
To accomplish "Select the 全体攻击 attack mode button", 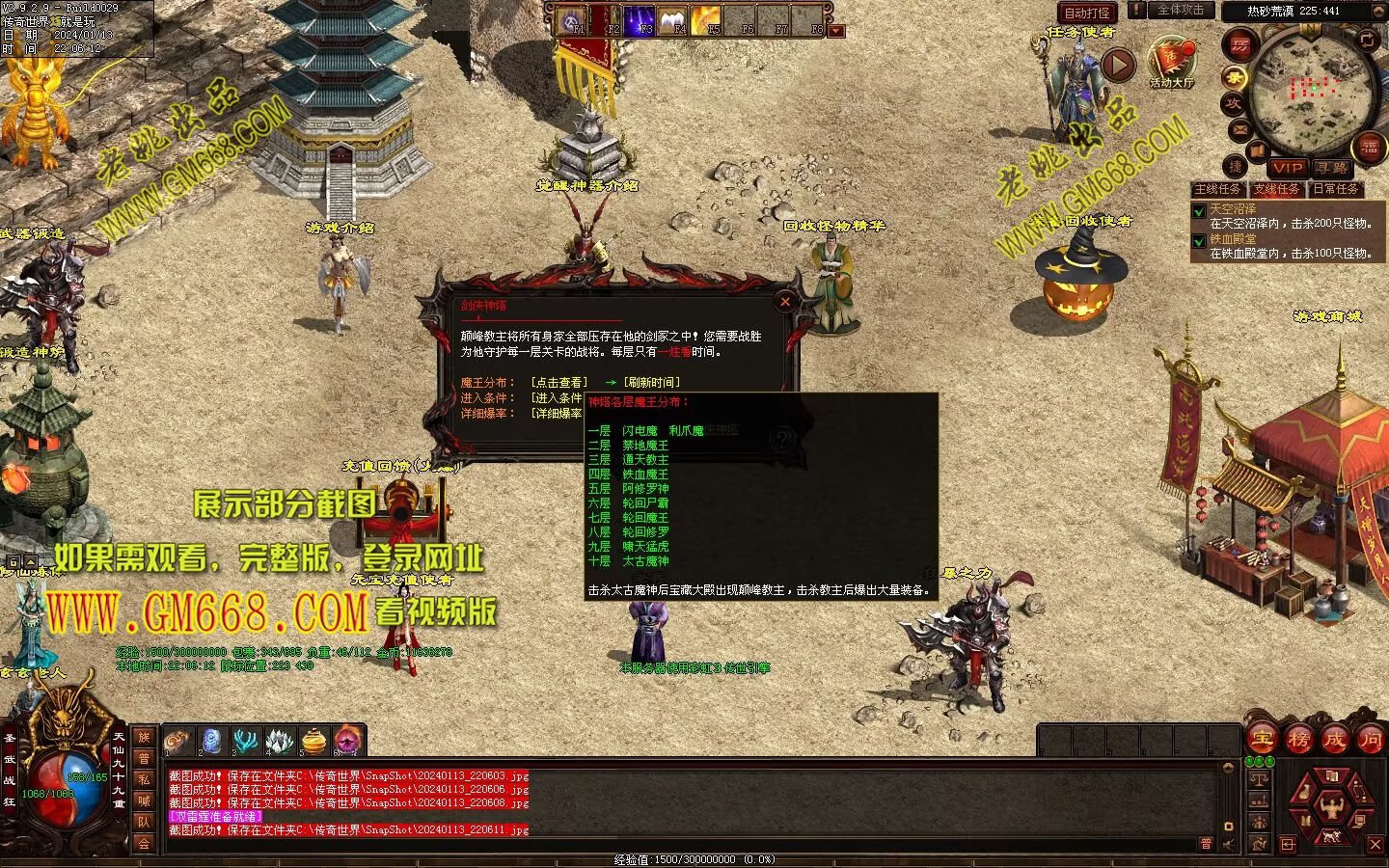I will click(1179, 11).
